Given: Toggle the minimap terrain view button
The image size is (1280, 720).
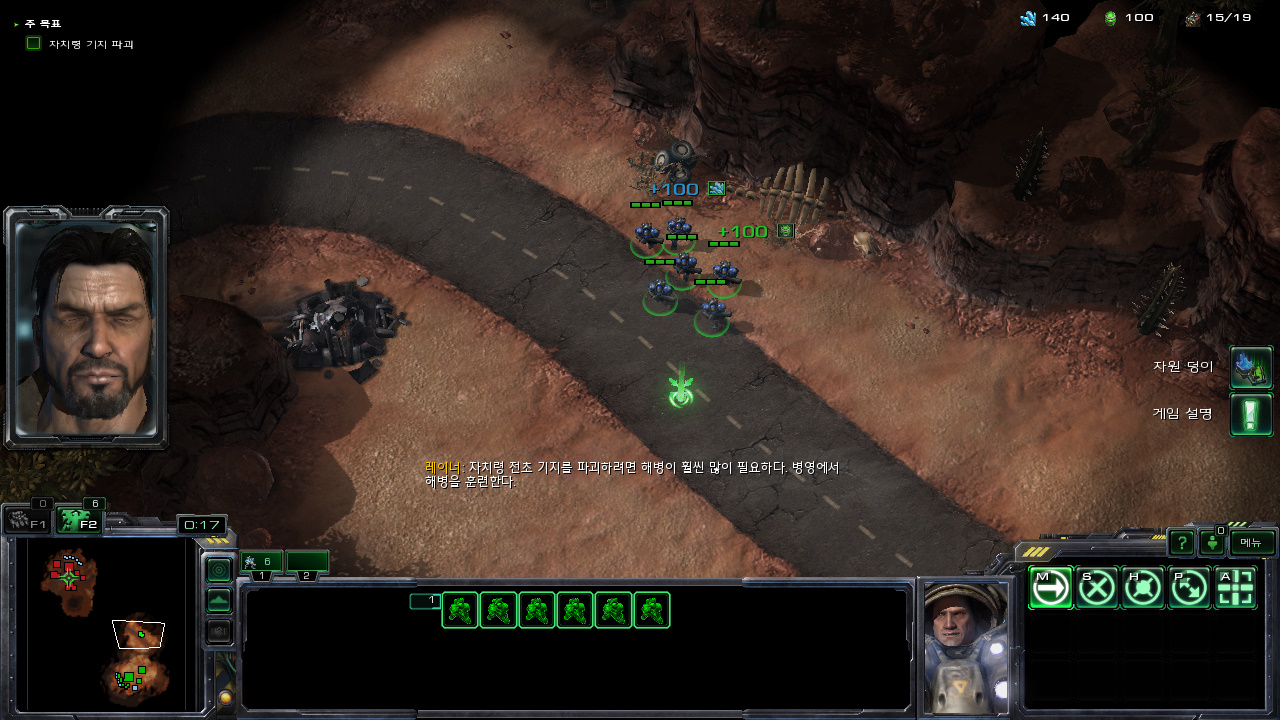Looking at the screenshot, I should click(218, 601).
